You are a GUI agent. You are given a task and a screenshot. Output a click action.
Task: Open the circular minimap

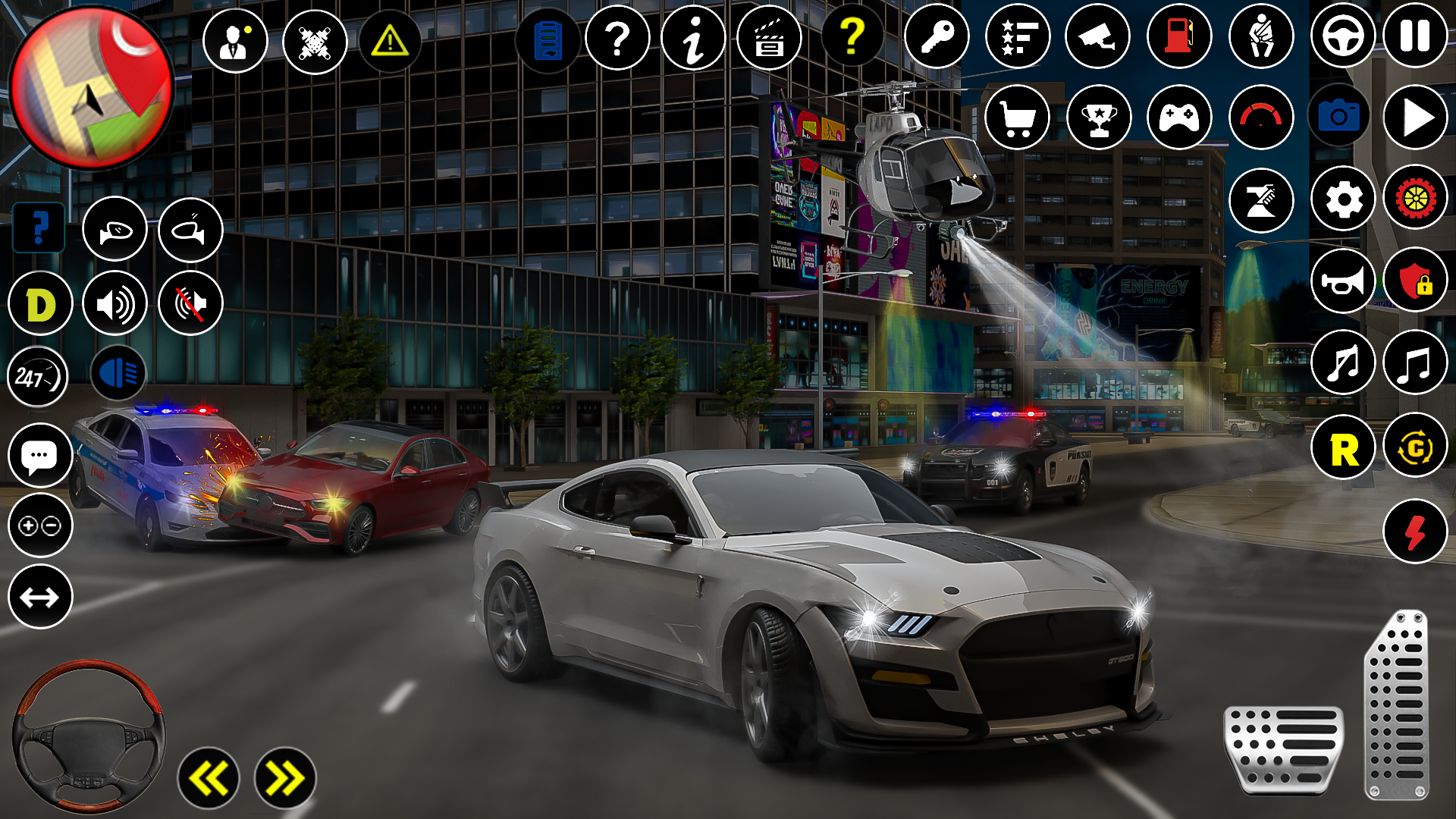[91, 87]
